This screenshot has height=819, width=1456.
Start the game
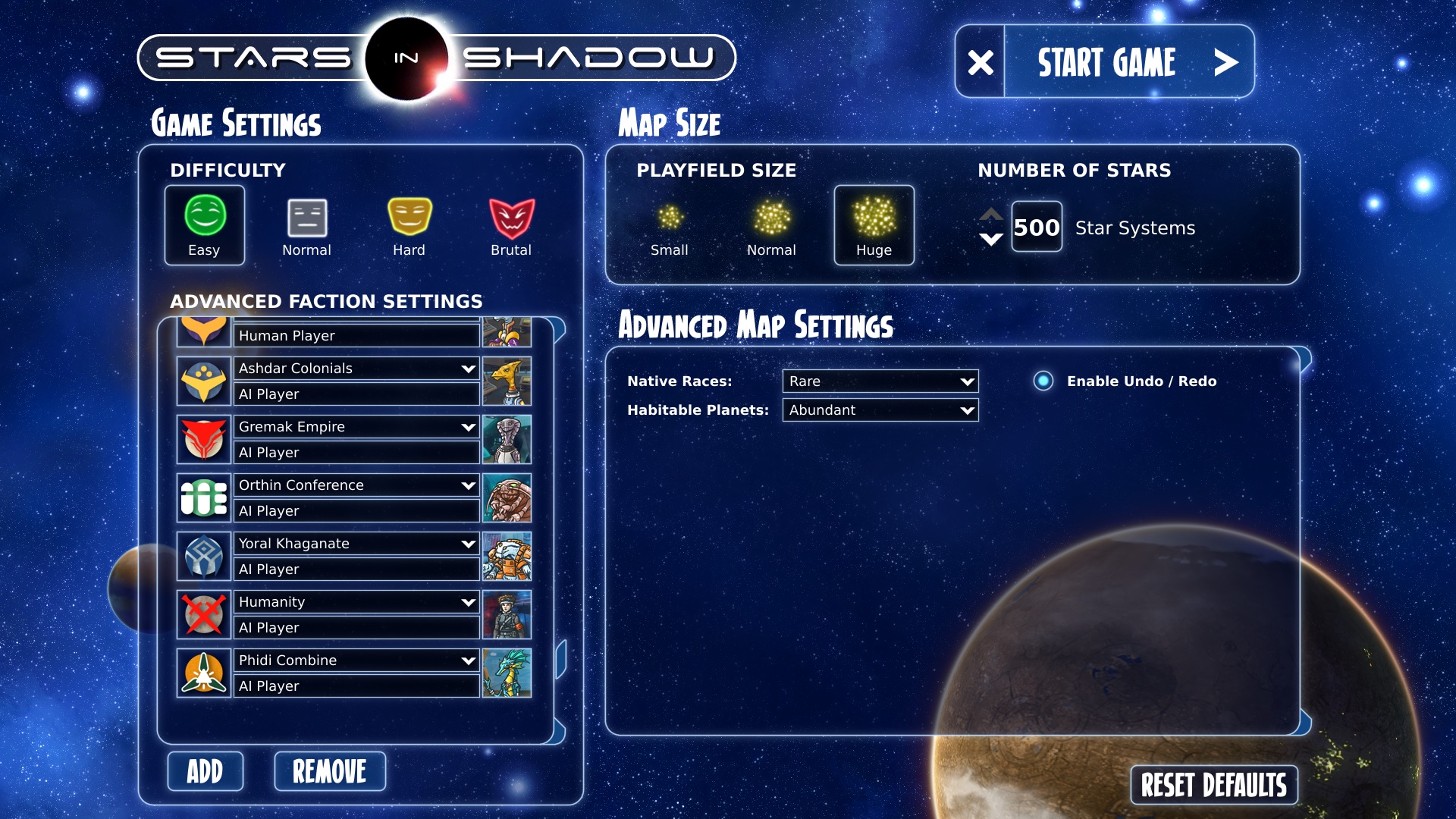(1128, 62)
